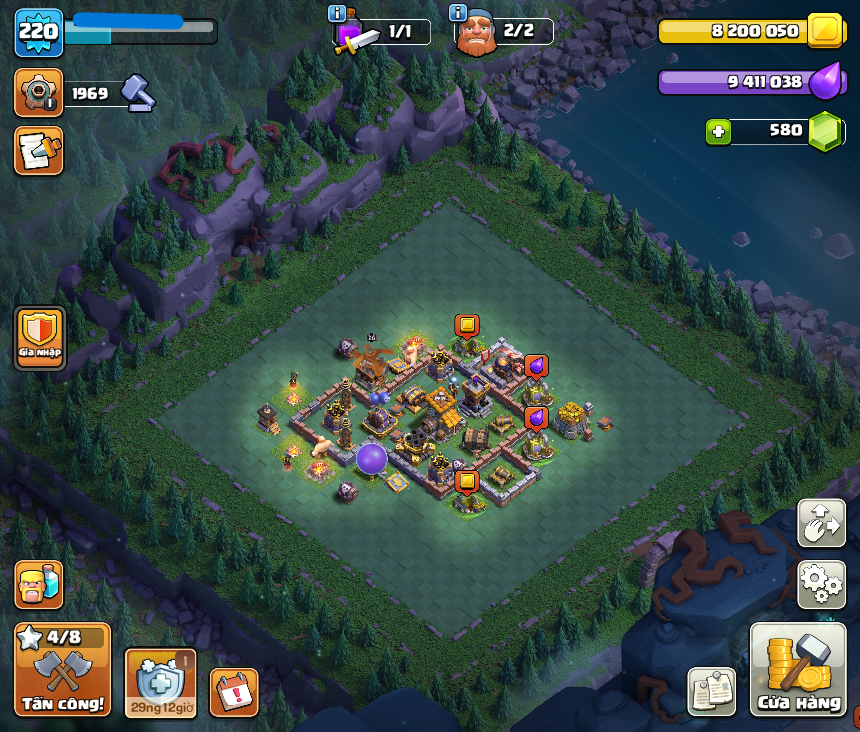Open the league trophy icon beside 1969

(x=39, y=94)
